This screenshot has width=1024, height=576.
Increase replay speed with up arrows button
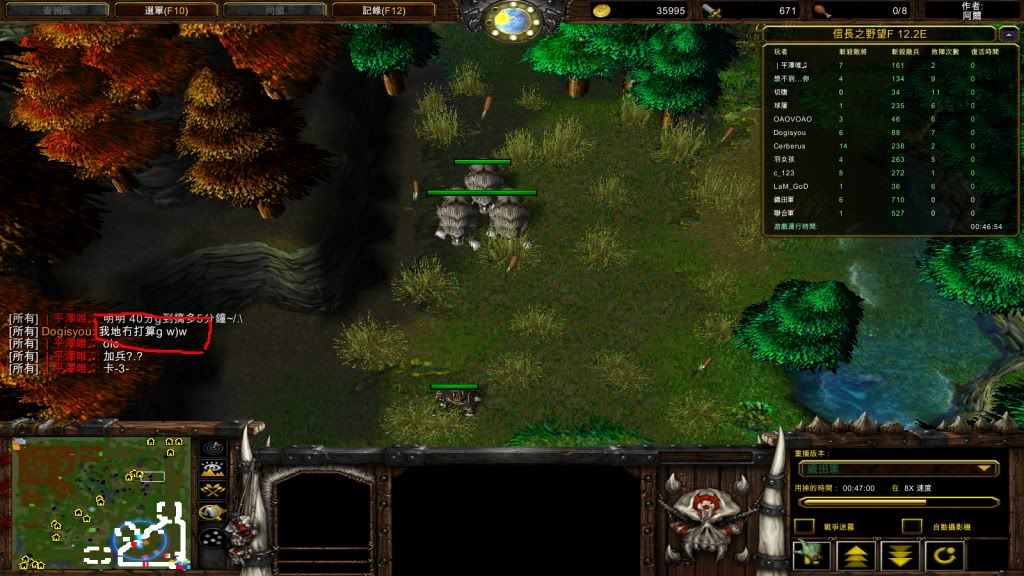(856, 556)
